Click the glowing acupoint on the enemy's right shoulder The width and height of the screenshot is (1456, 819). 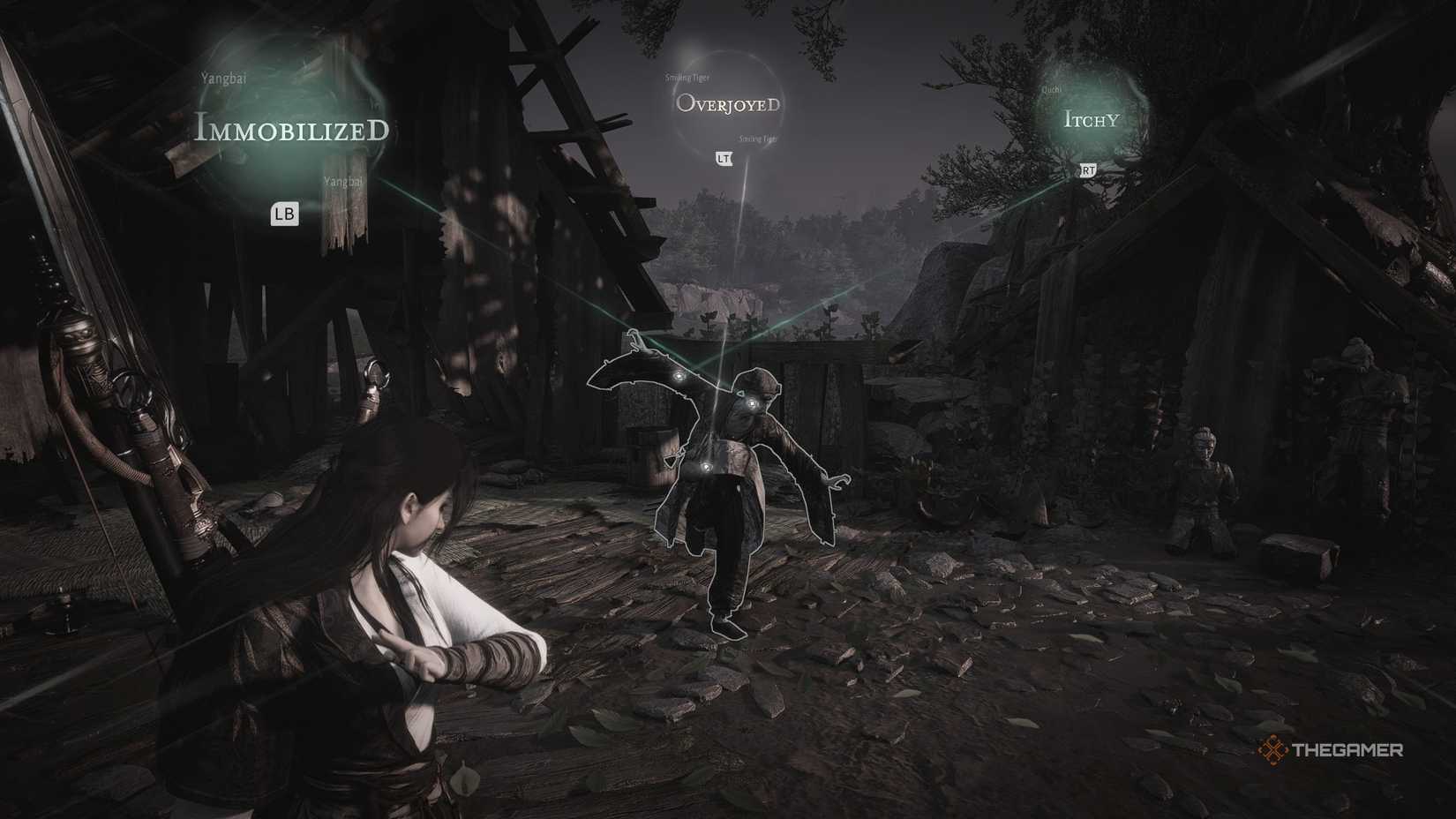pyautogui.click(x=679, y=376)
